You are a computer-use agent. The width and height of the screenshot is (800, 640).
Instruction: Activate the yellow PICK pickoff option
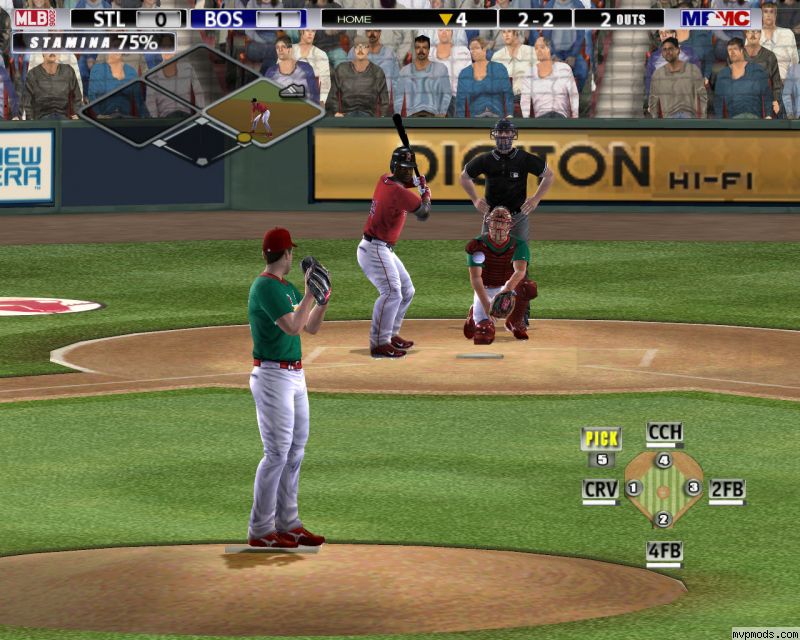(601, 438)
